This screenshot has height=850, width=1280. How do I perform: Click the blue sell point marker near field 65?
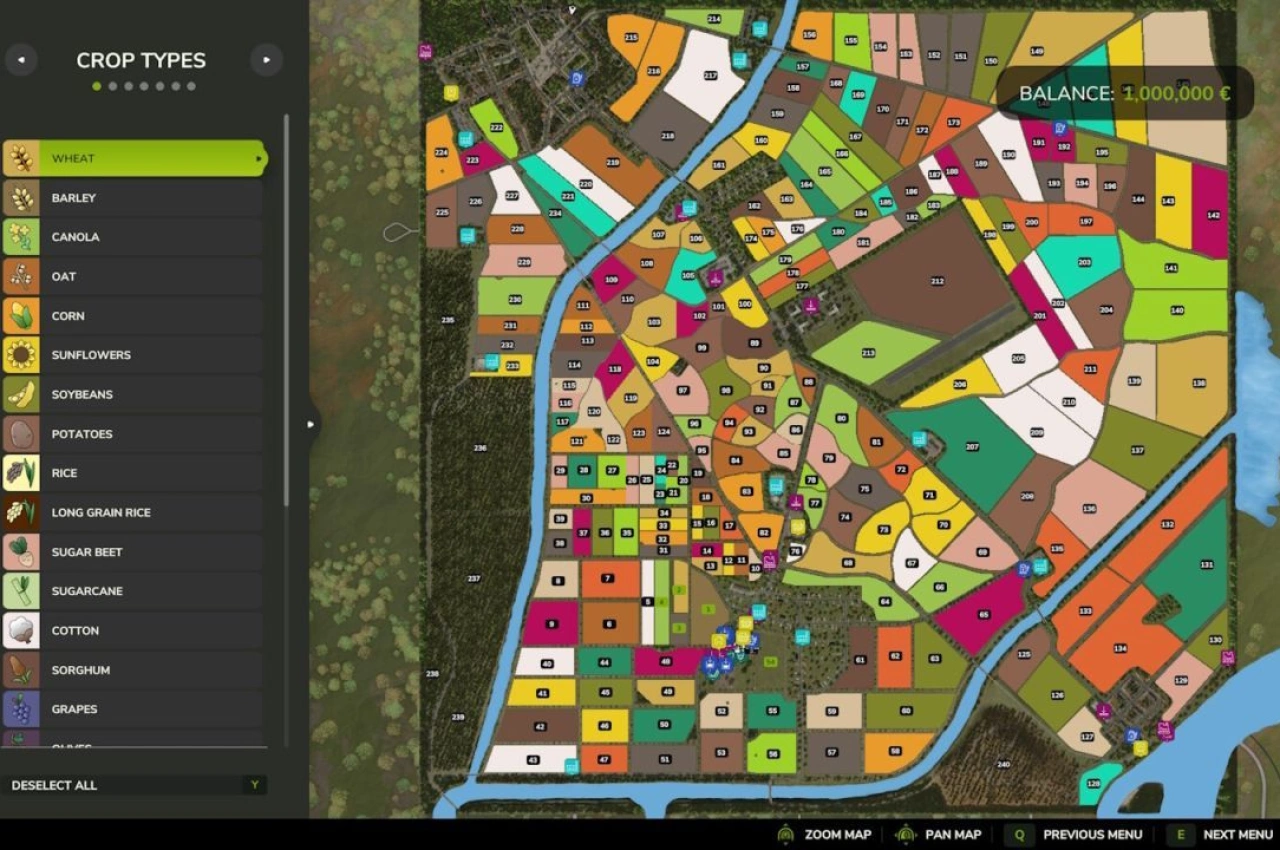1023,569
